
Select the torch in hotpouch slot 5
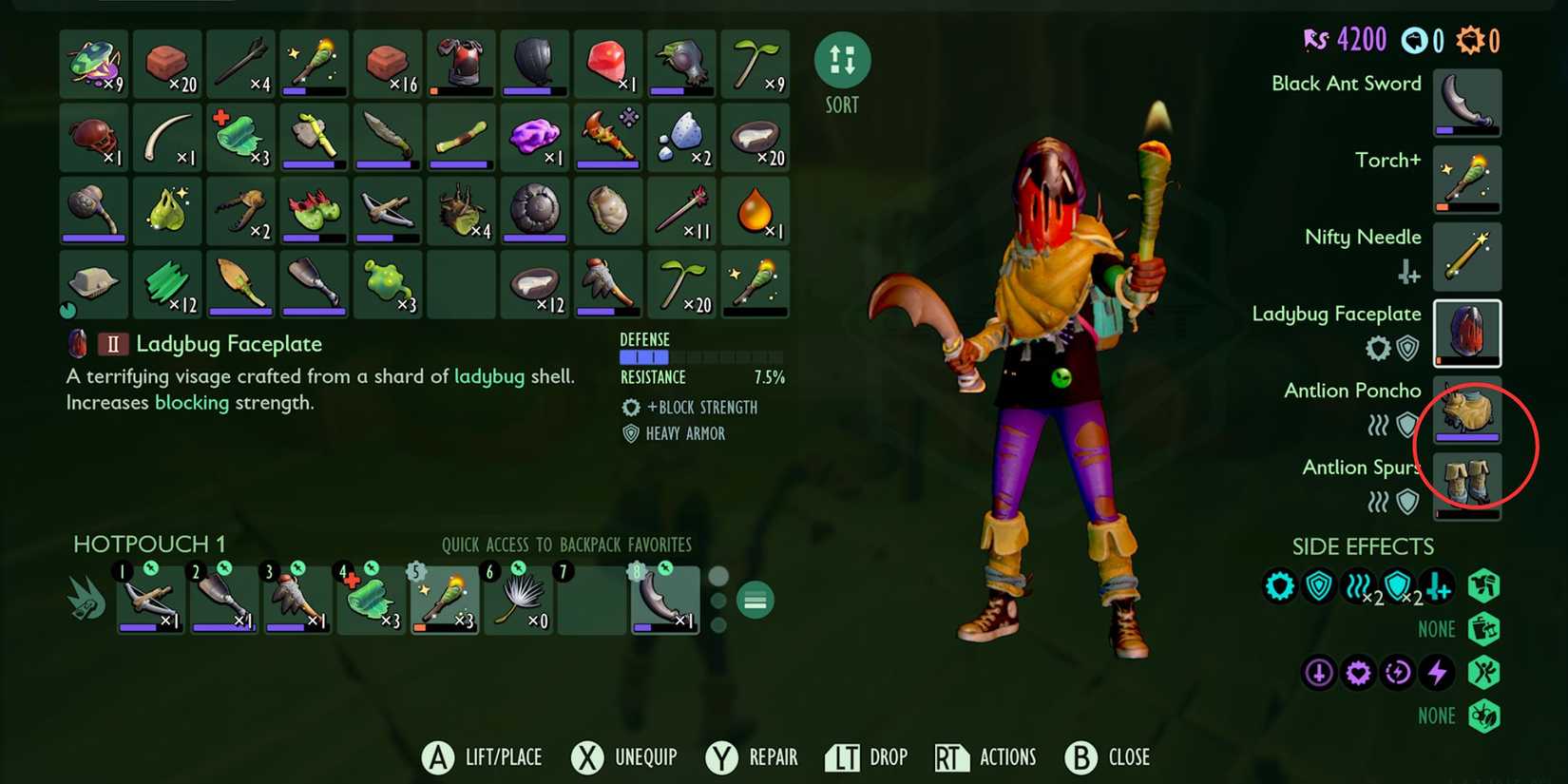444,597
